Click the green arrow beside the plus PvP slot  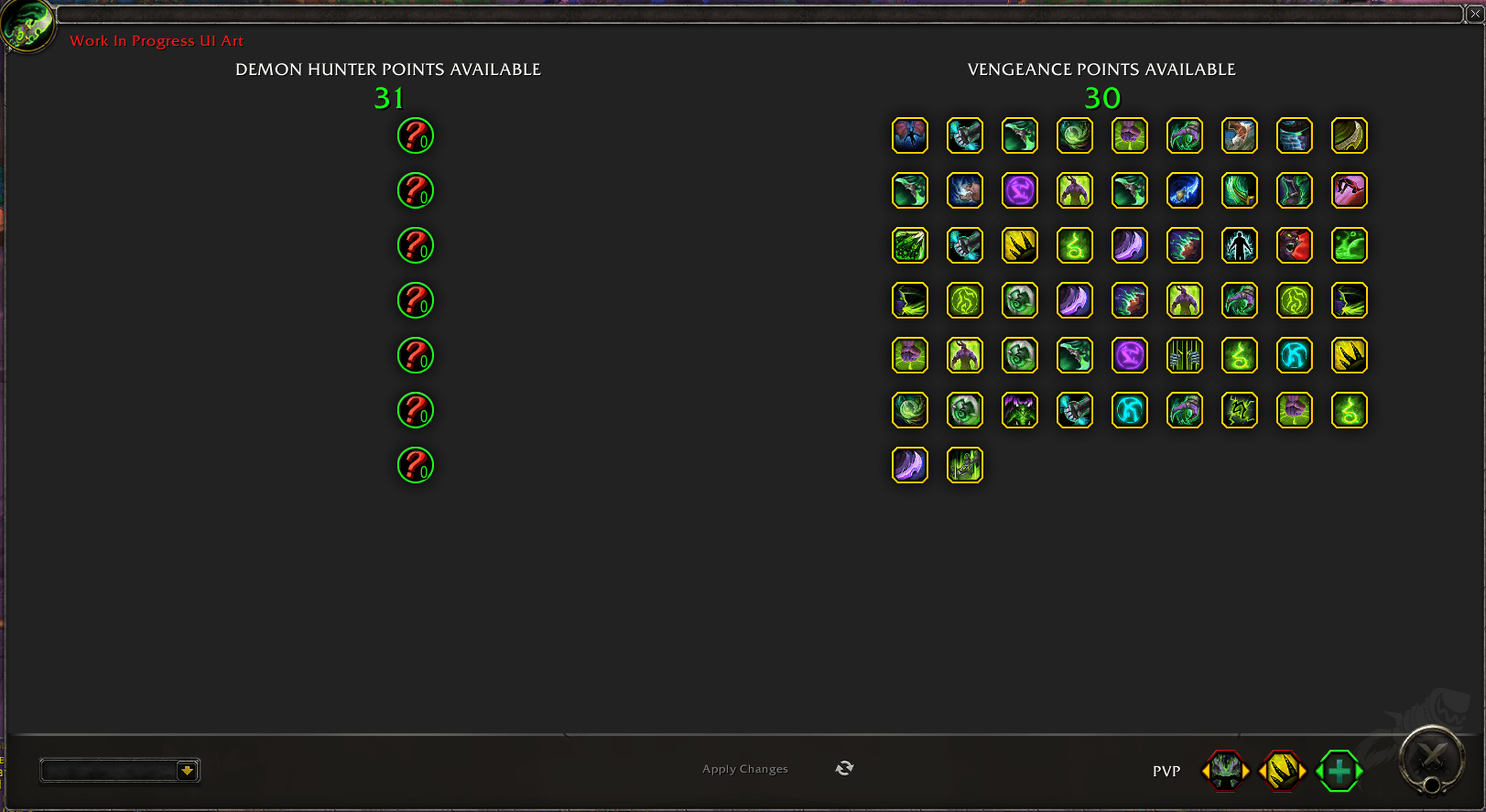coord(1360,770)
